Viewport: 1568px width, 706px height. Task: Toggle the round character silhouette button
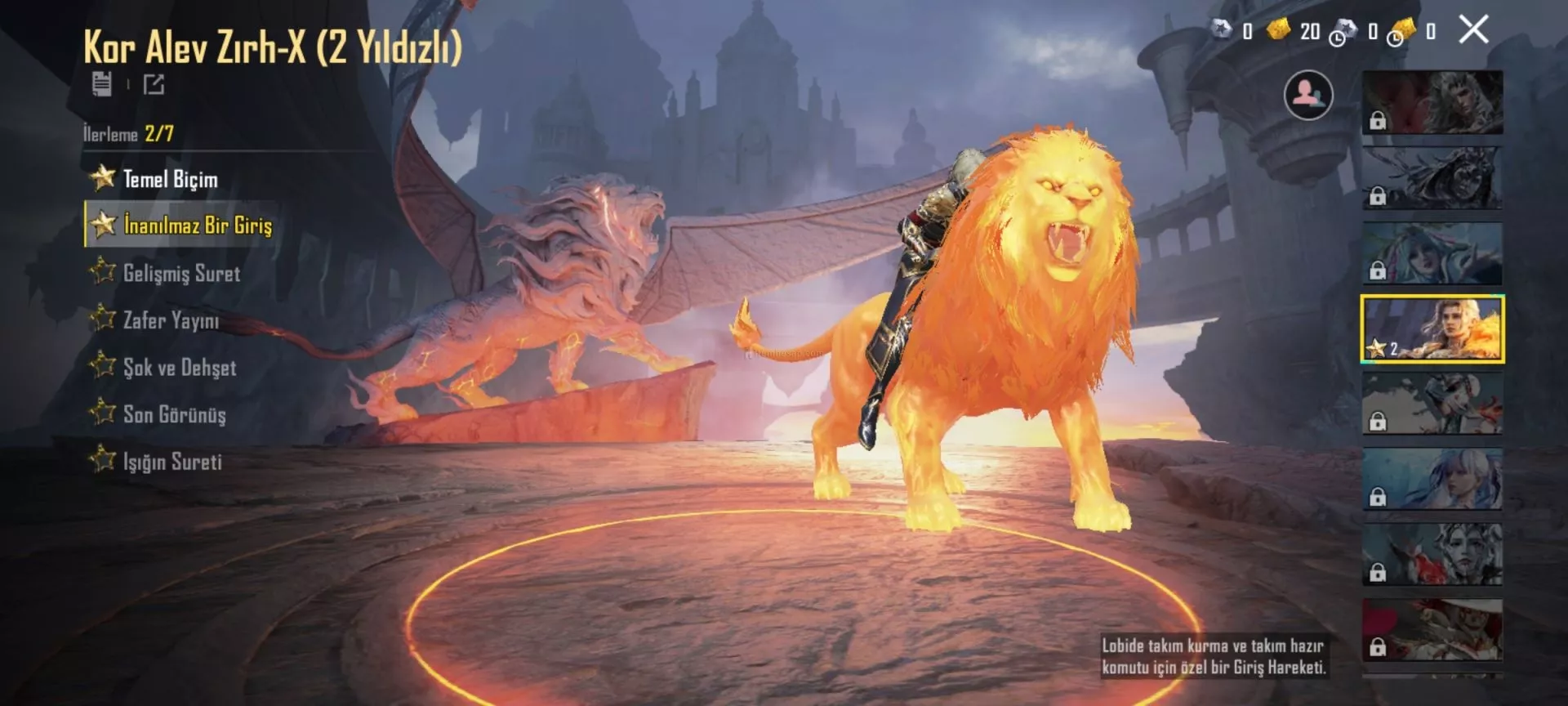point(1308,96)
